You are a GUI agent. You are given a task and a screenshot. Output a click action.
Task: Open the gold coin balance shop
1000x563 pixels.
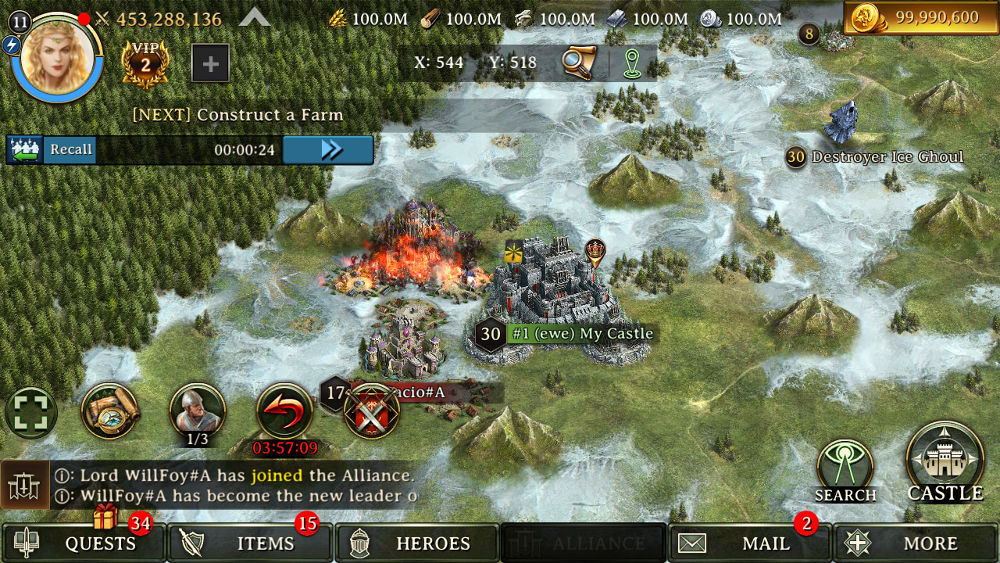pyautogui.click(x=921, y=17)
